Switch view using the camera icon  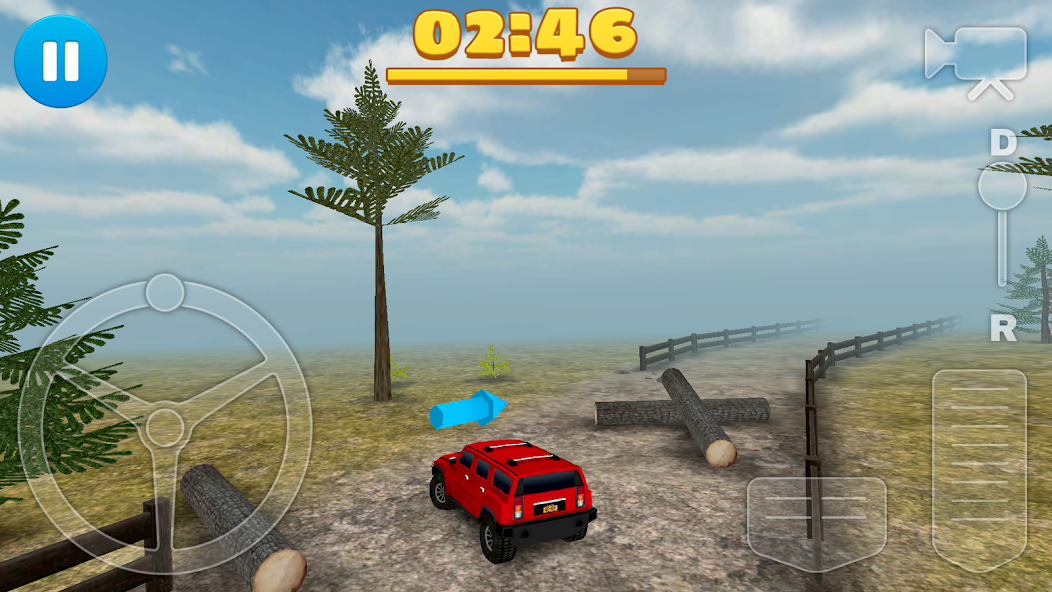(976, 60)
